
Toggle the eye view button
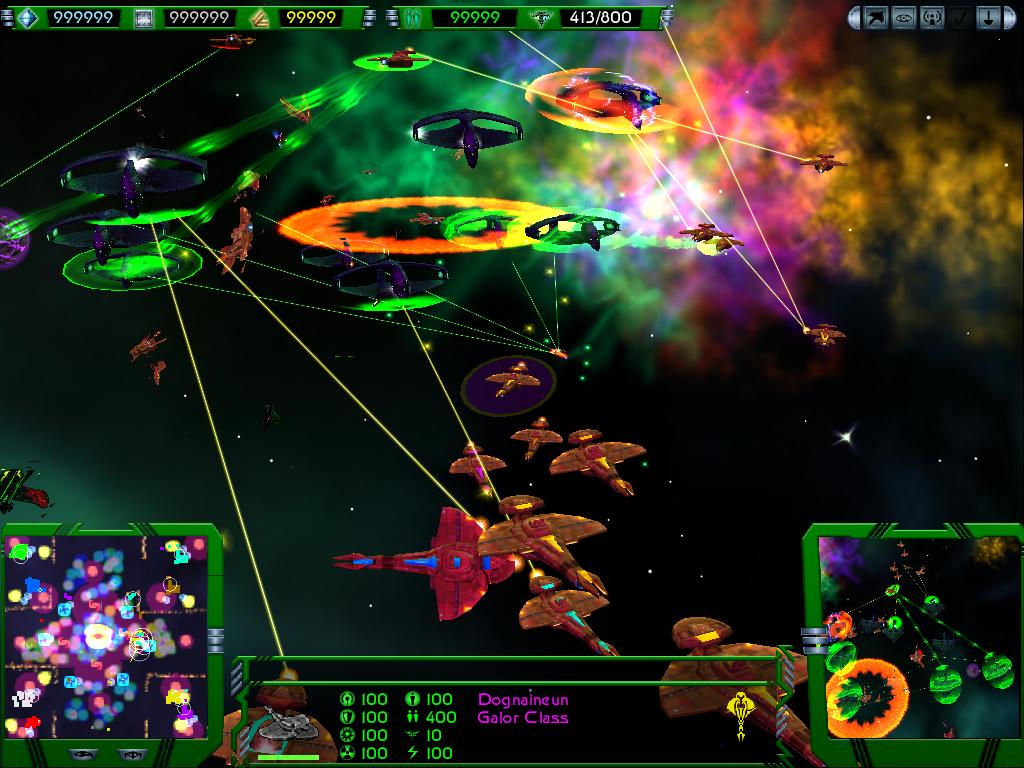[x=904, y=17]
